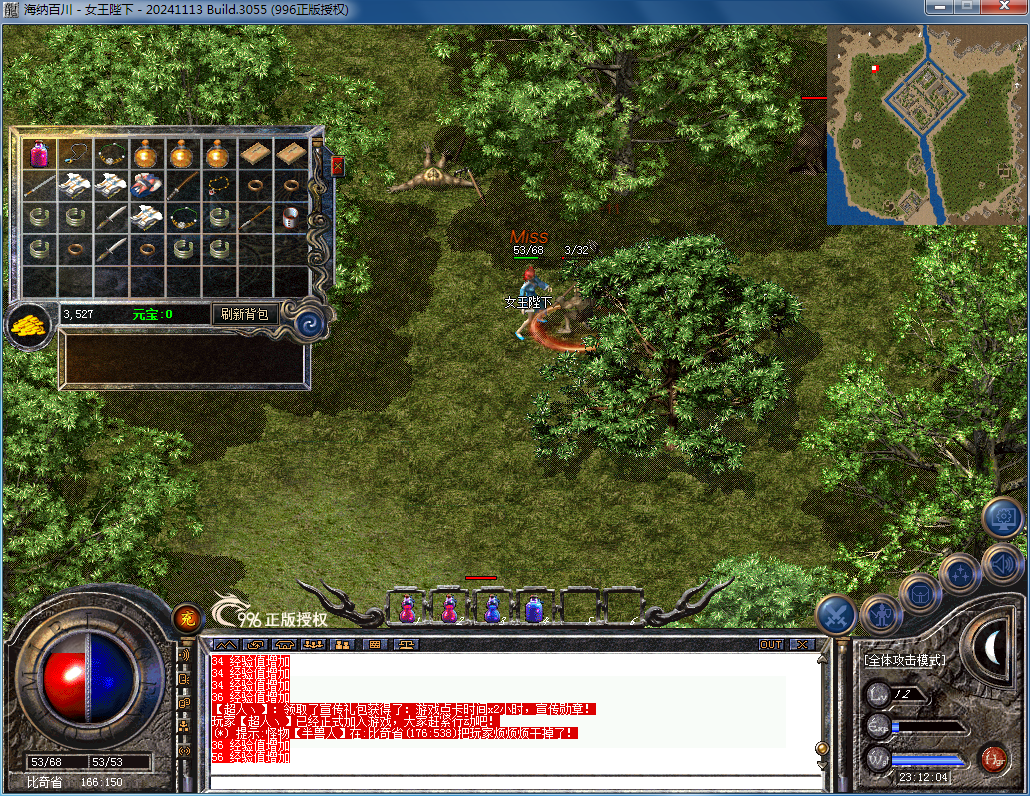Click the blue swirl orb on the bag
This screenshot has height=796, width=1030.
[x=309, y=322]
